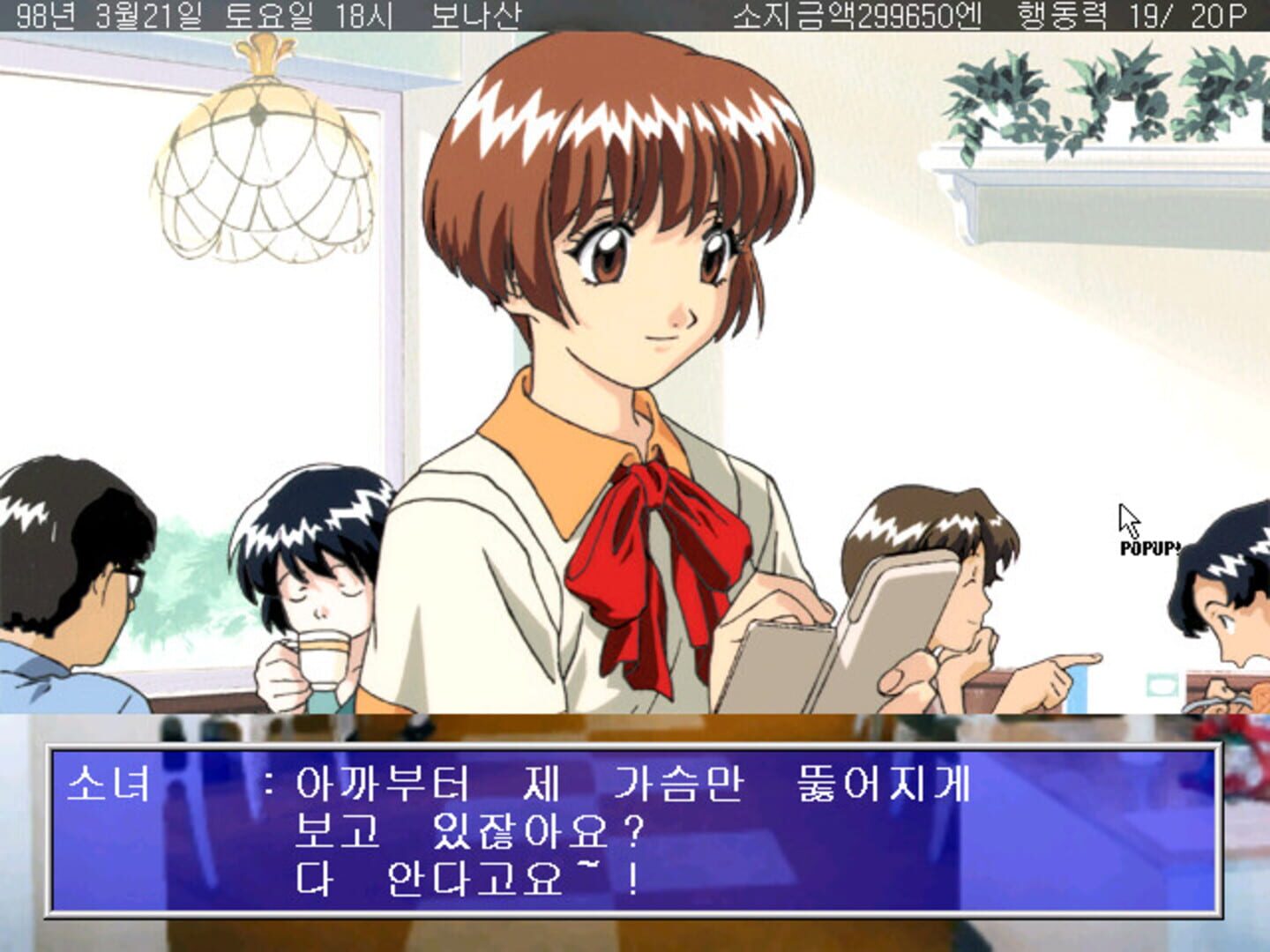This screenshot has width=1270, height=952.
Task: Click the red ribbon on the girl's uniform
Action: 653,547
